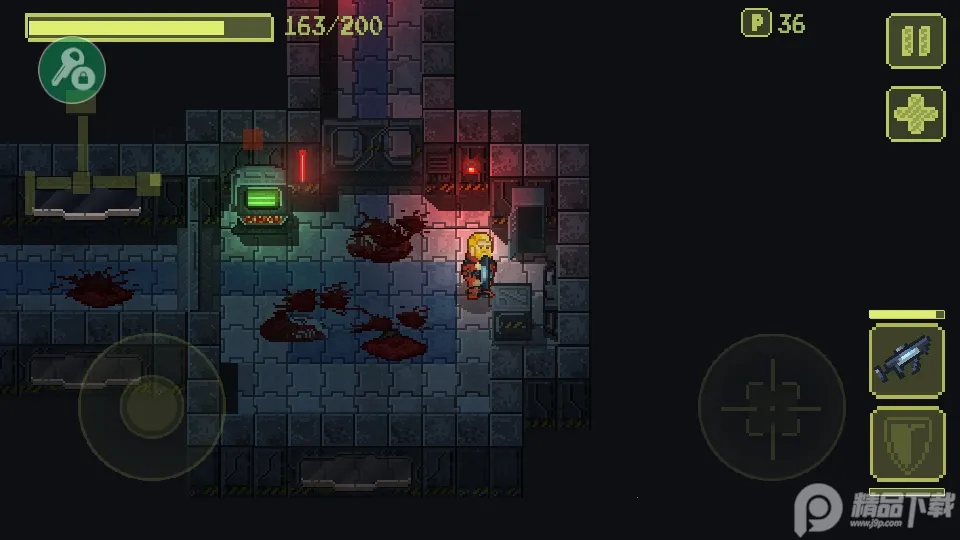
Task: Tap the green key-and-lock overlay icon
Action: point(72,70)
